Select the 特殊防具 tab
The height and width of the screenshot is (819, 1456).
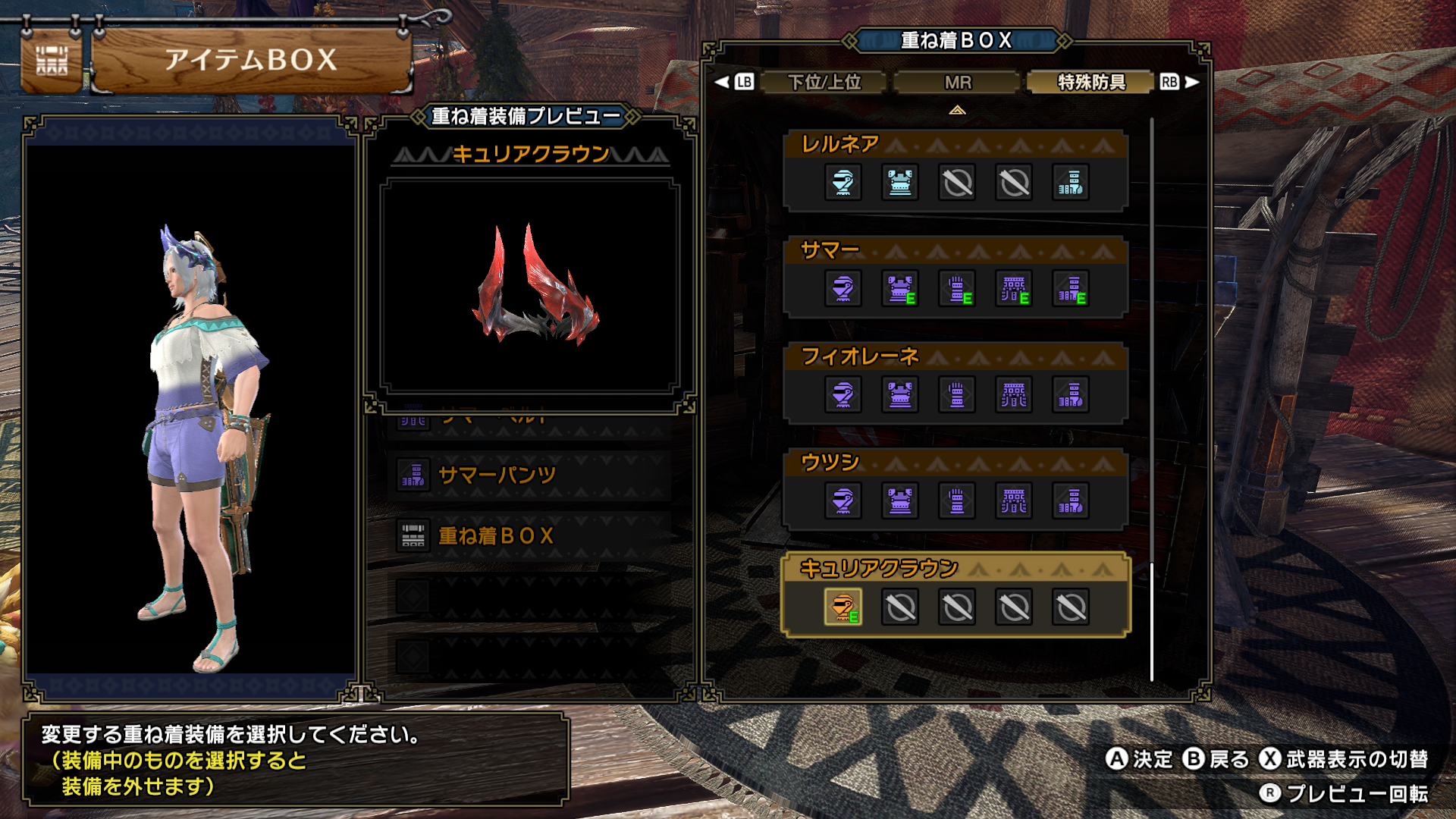[1091, 82]
